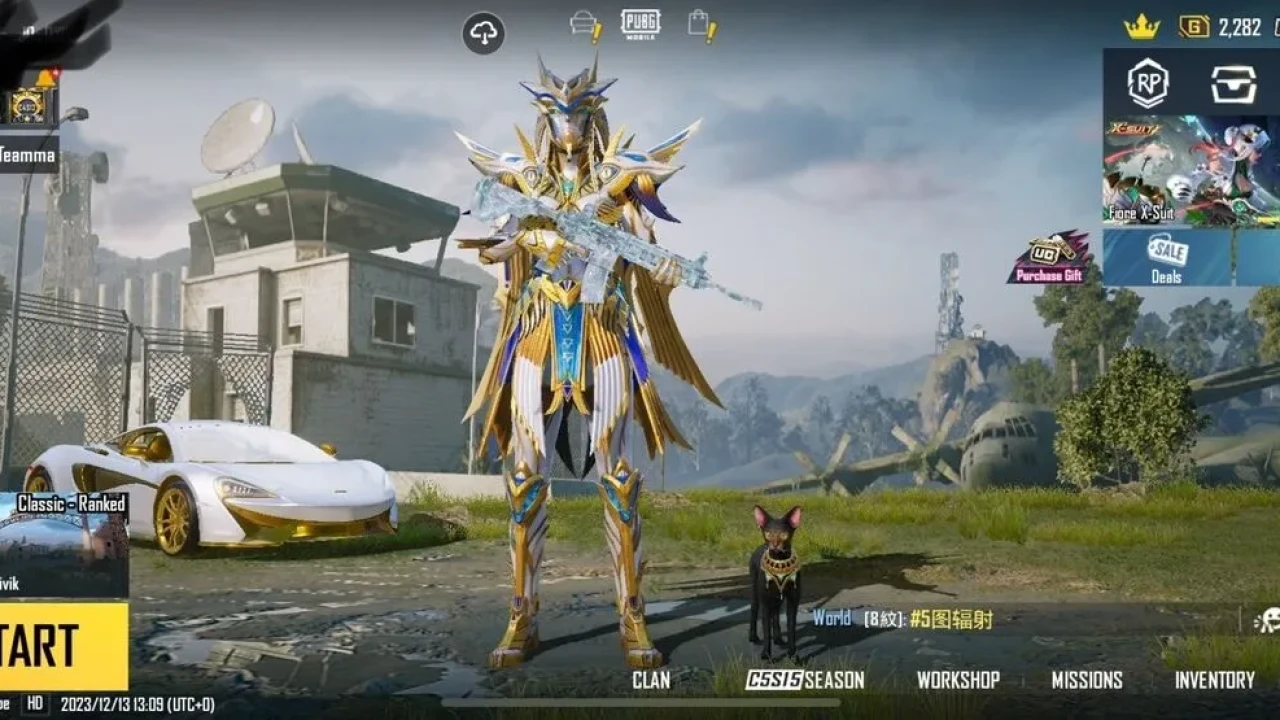Claim the Purchase Gift offer
Screen dimensions: 1280x720
[x=1049, y=258]
